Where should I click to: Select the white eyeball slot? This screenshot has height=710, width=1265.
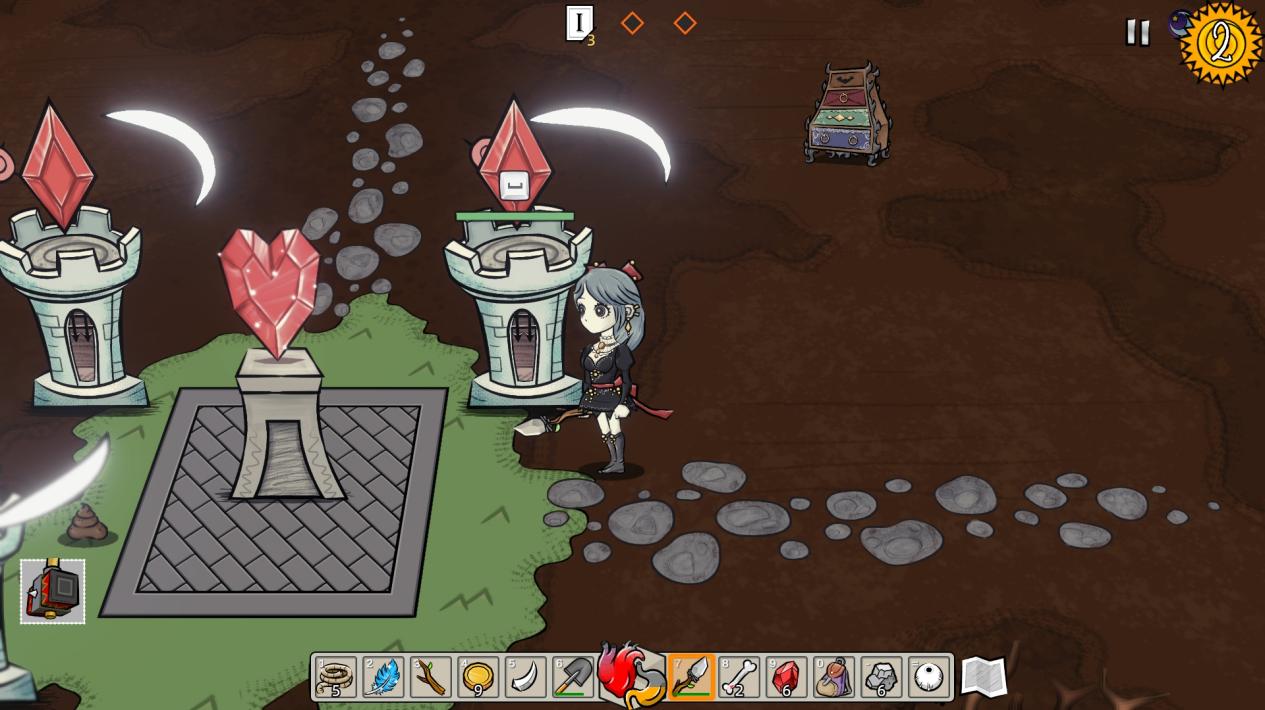click(929, 677)
